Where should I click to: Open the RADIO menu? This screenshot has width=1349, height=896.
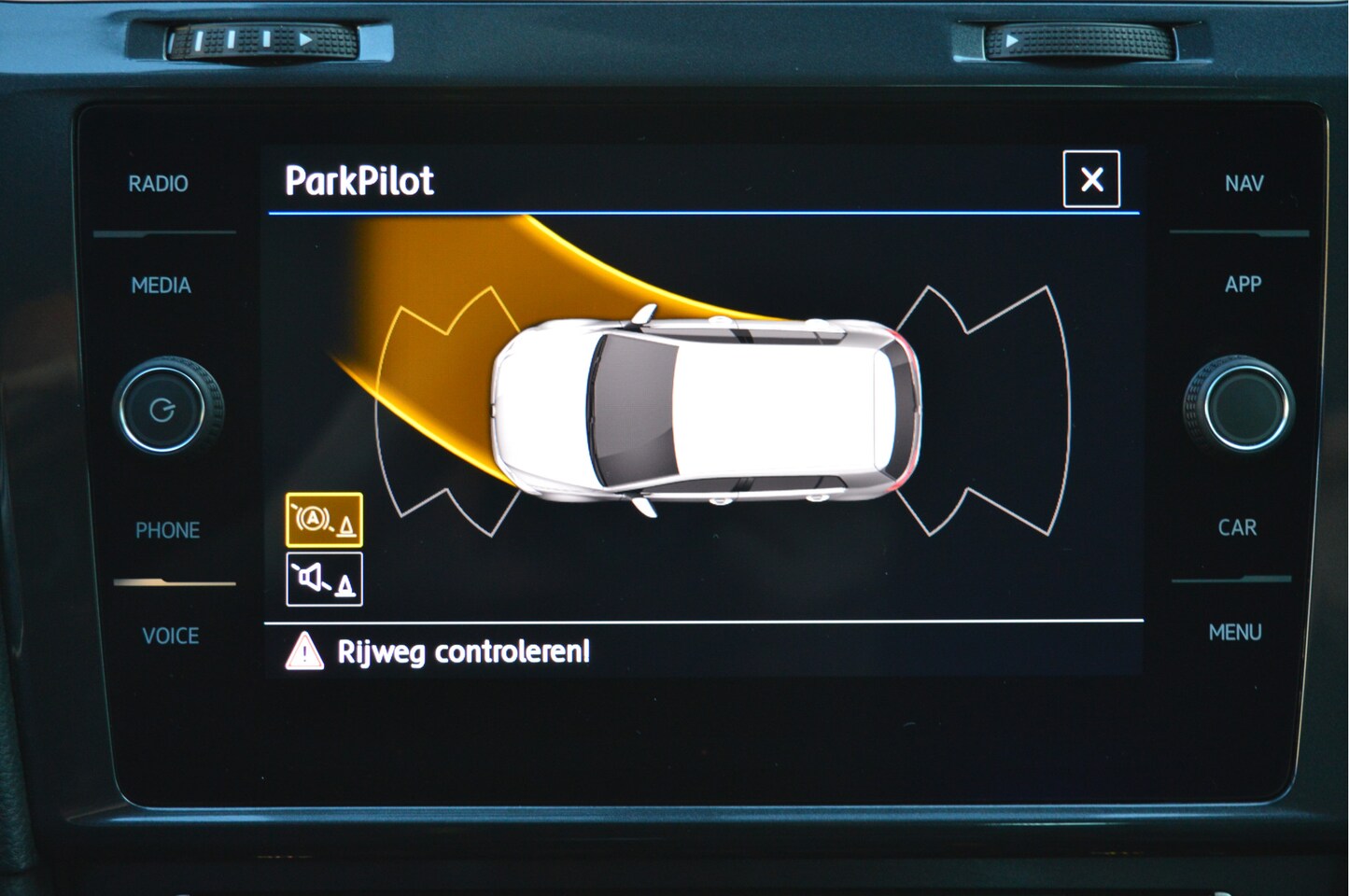[x=158, y=184]
